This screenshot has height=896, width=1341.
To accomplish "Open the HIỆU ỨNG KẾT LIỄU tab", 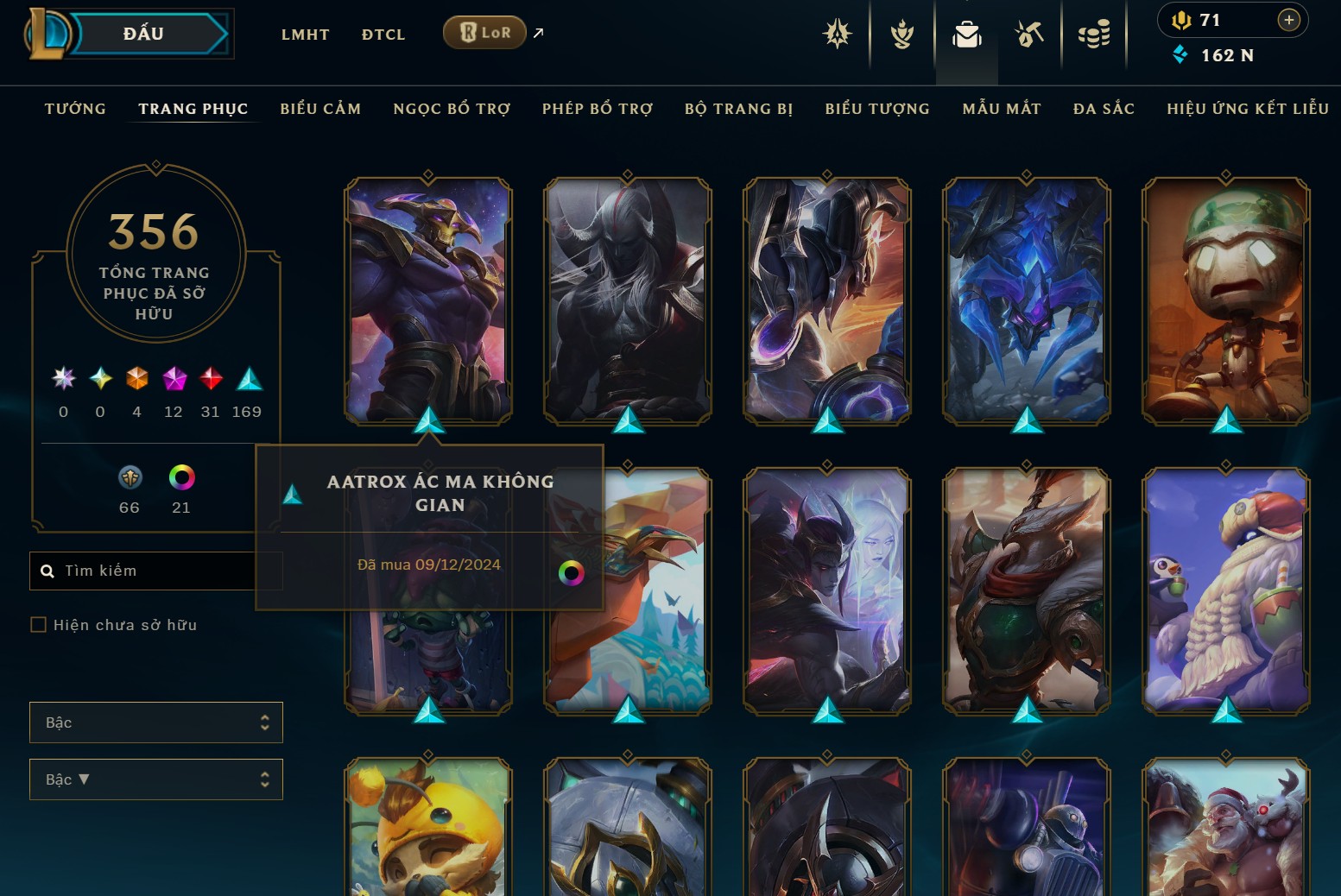I will pyautogui.click(x=1248, y=109).
